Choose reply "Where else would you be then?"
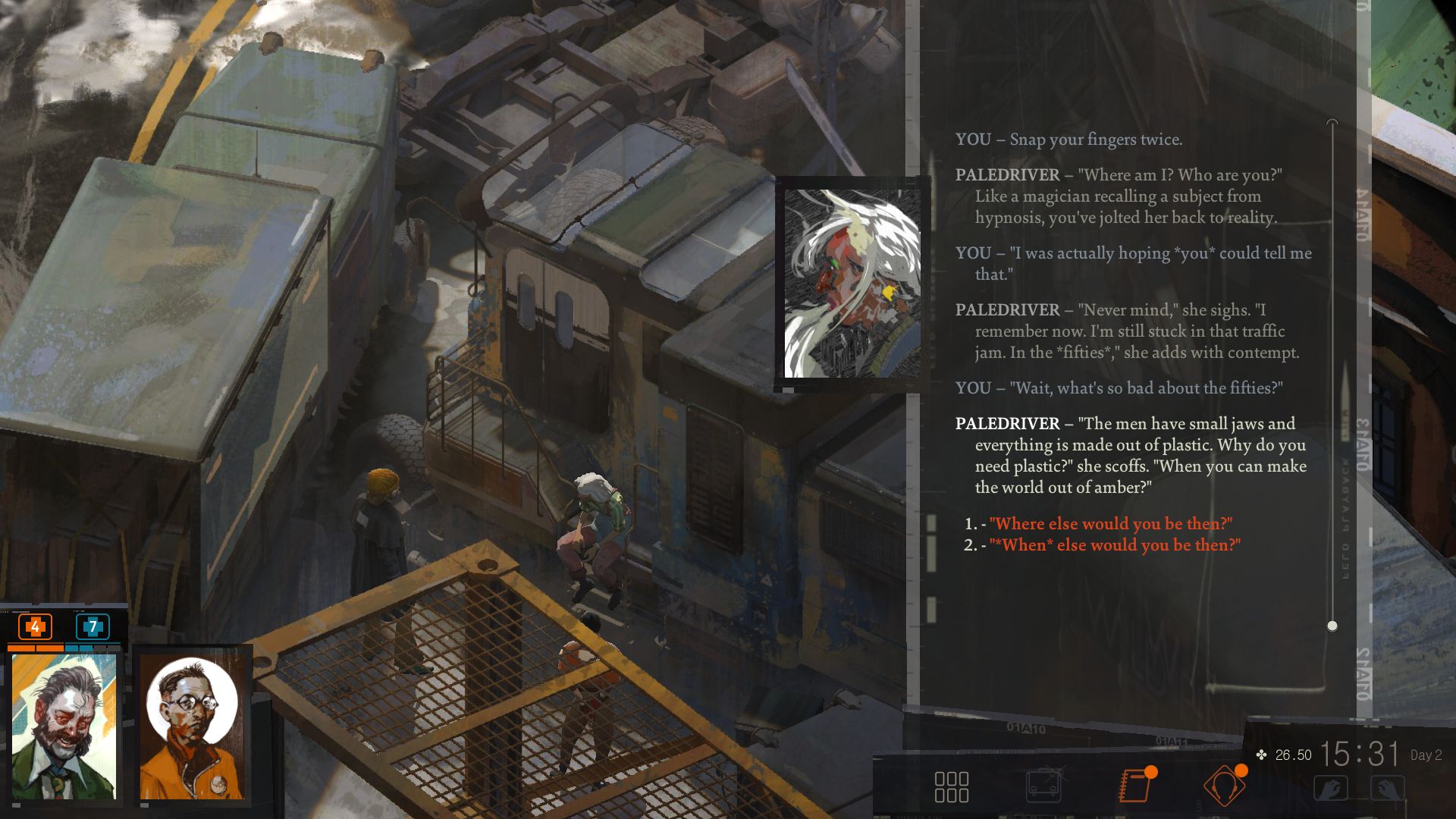 (x=1110, y=524)
